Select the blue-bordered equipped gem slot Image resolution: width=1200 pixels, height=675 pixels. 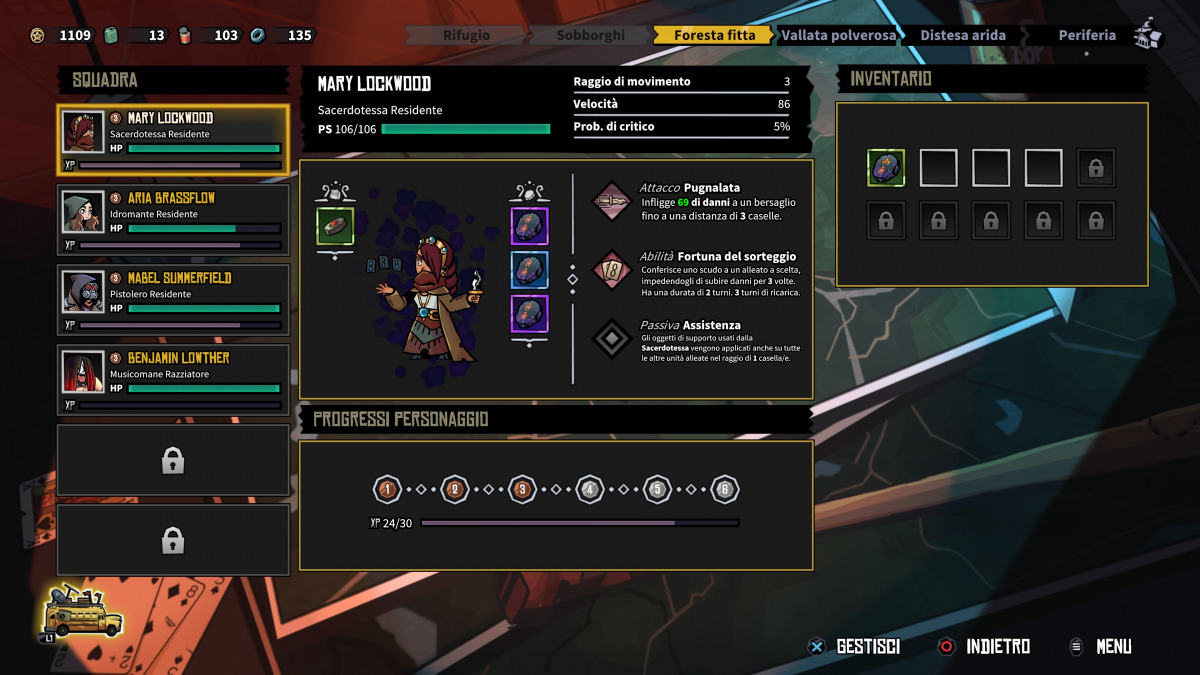[x=529, y=270]
